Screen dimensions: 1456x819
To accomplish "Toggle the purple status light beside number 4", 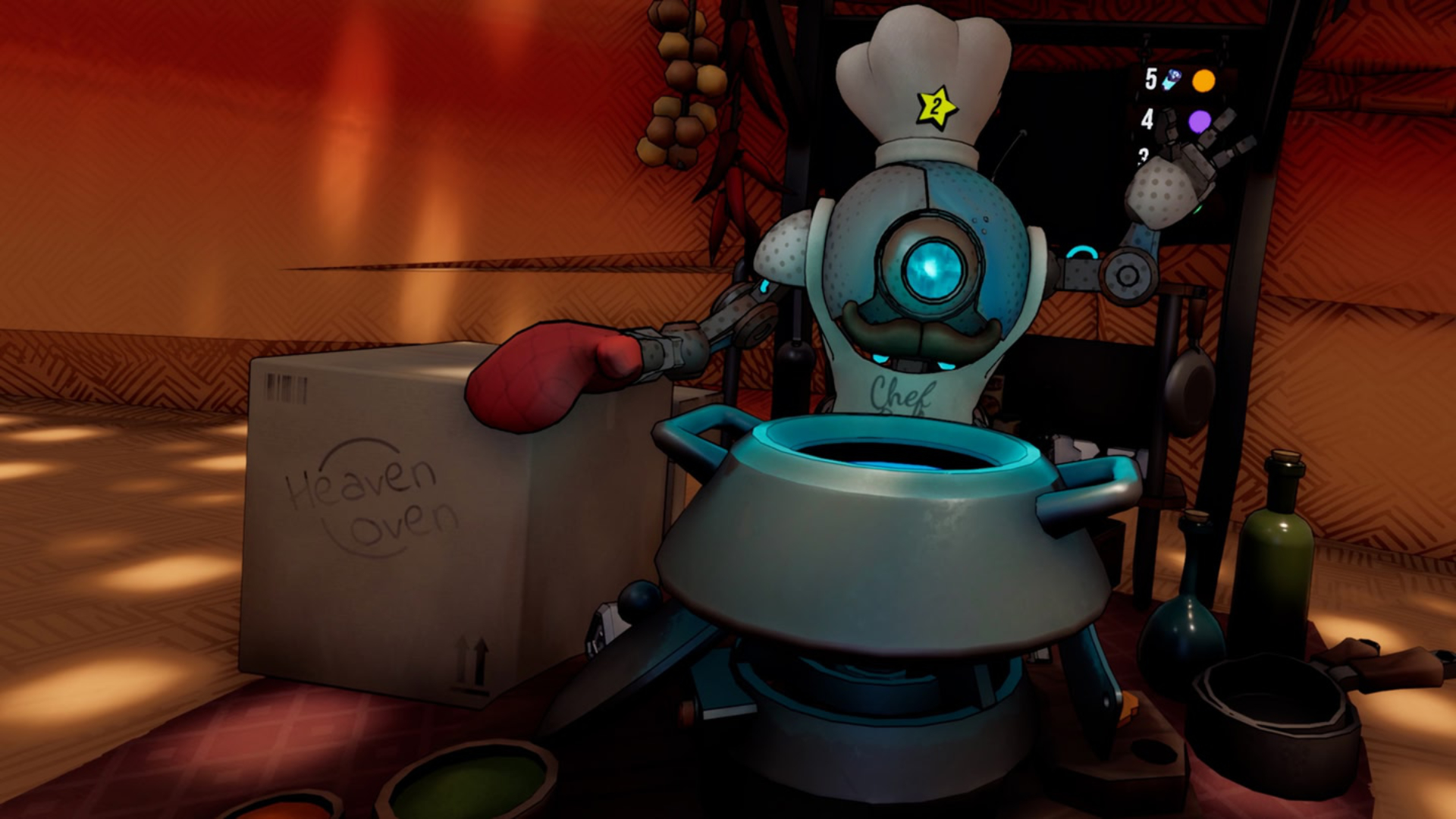I will click(x=1198, y=121).
